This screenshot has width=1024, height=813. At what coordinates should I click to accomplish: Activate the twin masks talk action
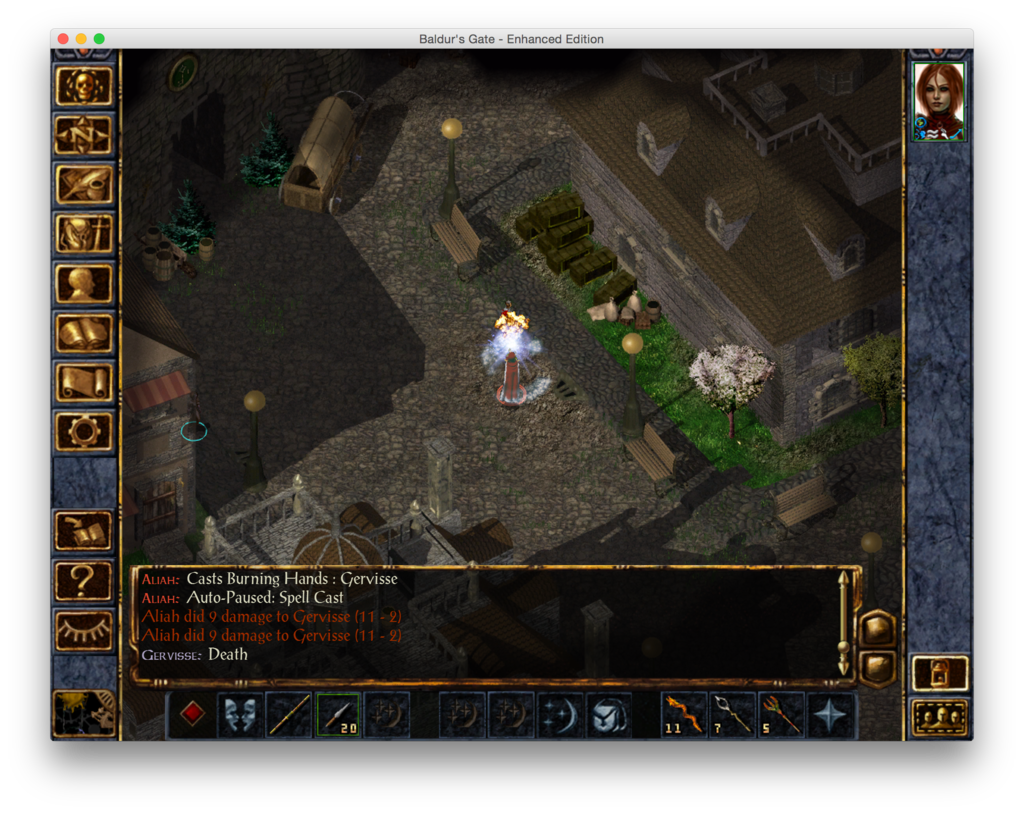pyautogui.click(x=241, y=715)
